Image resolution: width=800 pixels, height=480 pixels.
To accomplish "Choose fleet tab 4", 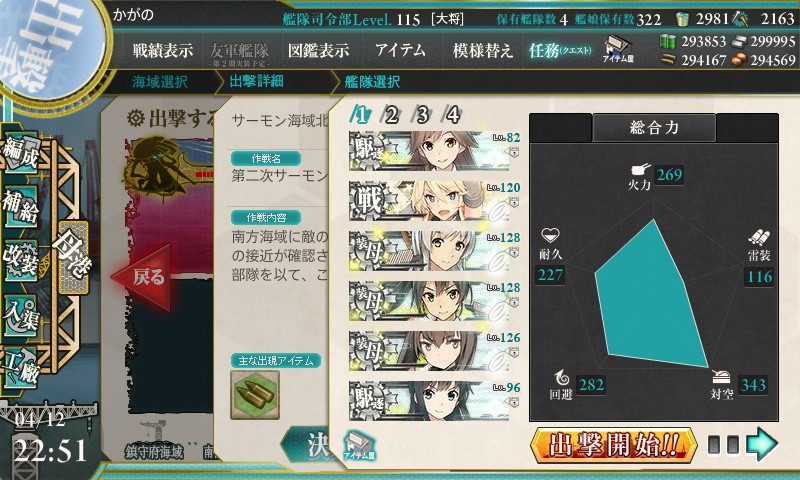I will pos(452,115).
